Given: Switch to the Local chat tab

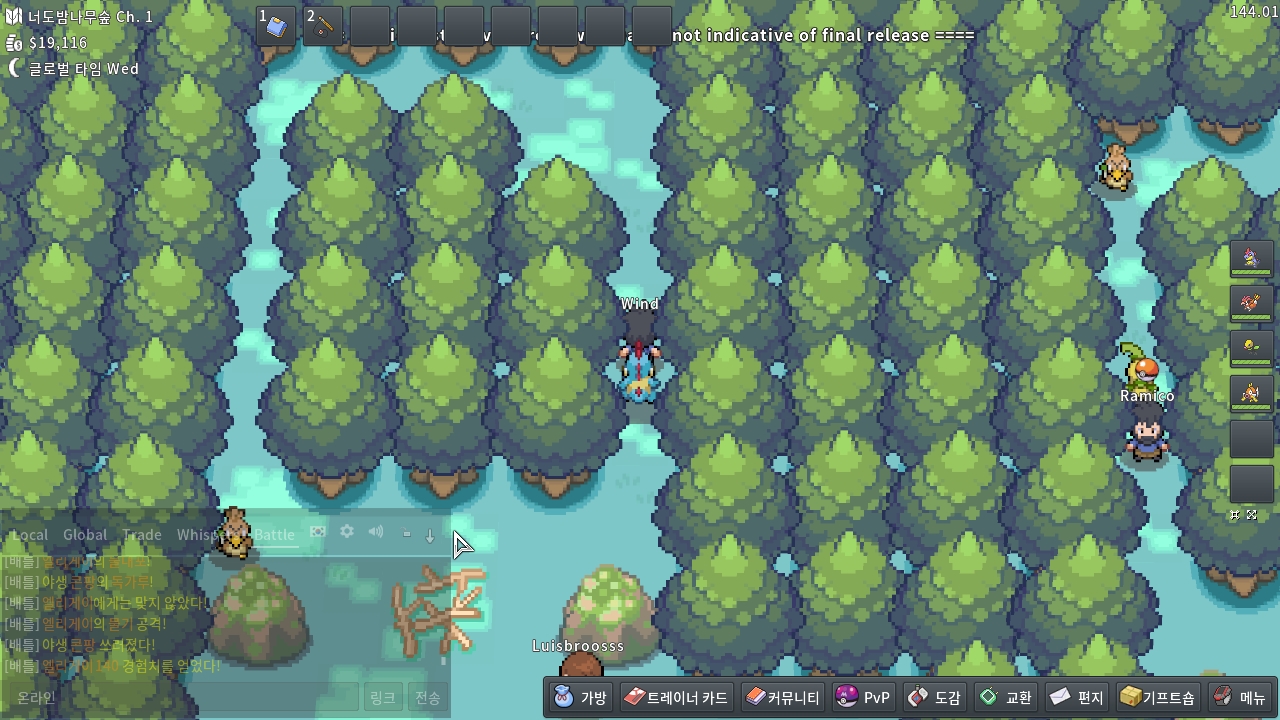Looking at the screenshot, I should coord(30,535).
